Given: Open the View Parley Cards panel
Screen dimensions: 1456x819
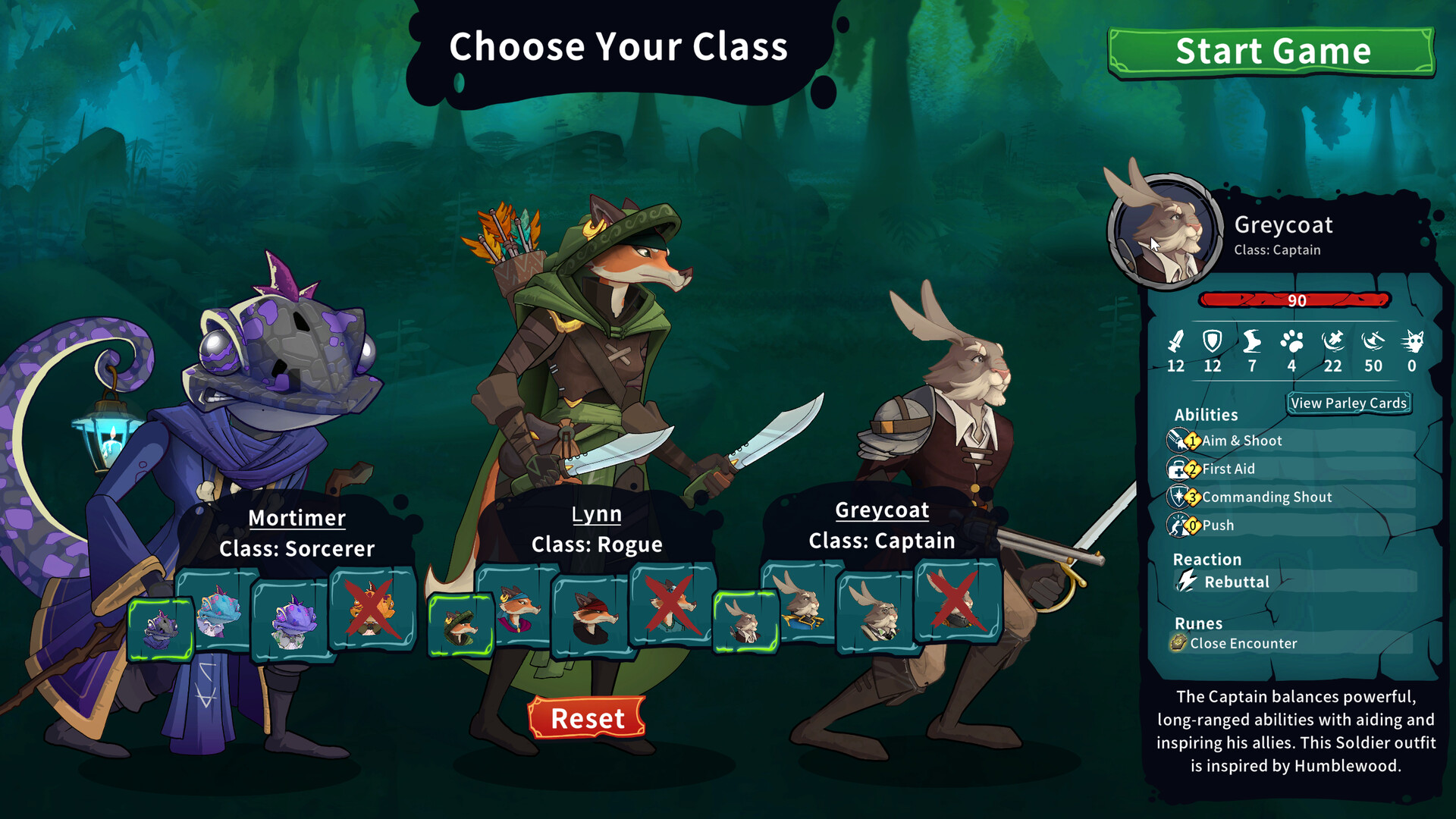Looking at the screenshot, I should click(x=1348, y=403).
